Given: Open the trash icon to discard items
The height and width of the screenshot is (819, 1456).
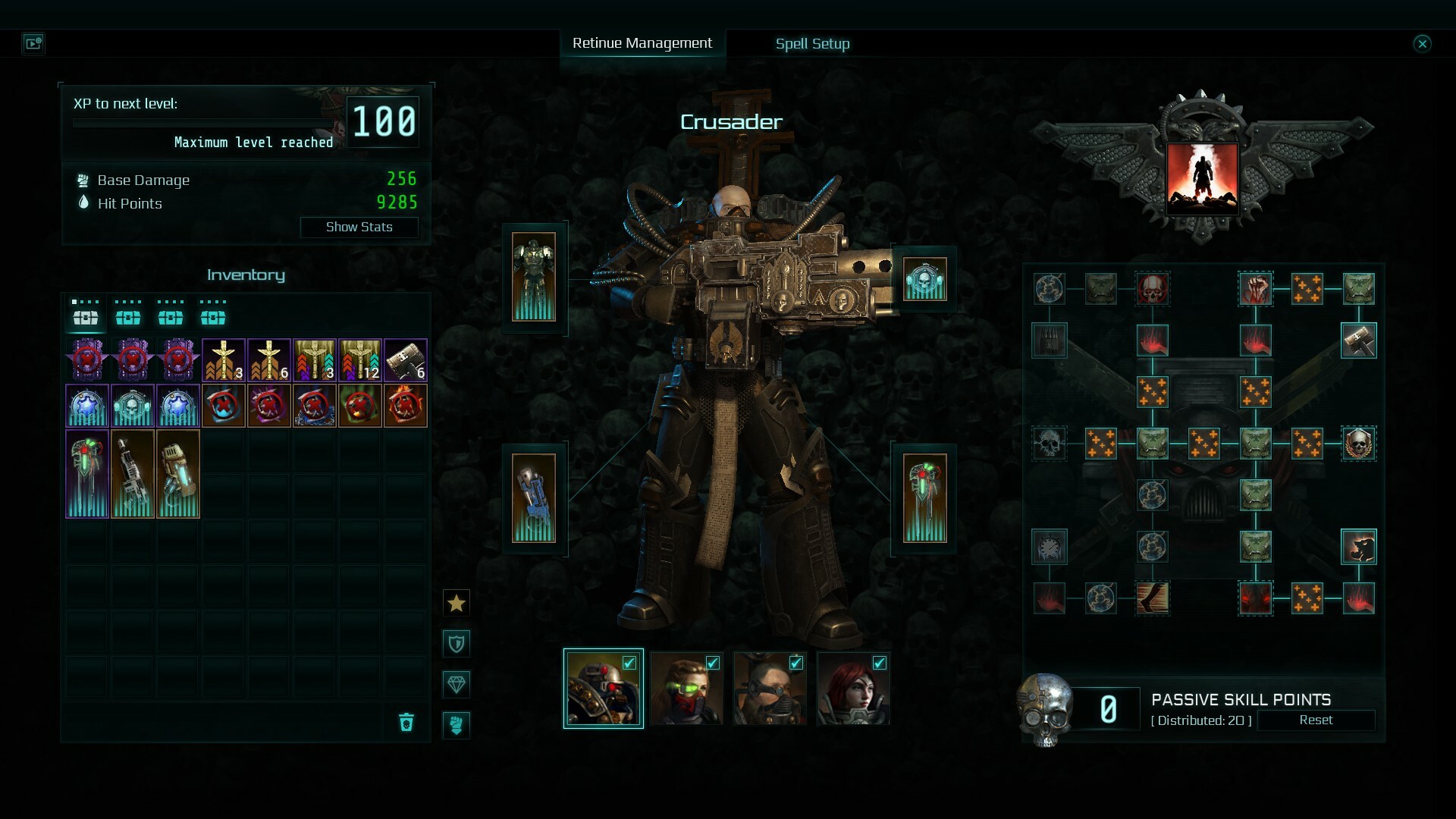Looking at the screenshot, I should click(407, 724).
